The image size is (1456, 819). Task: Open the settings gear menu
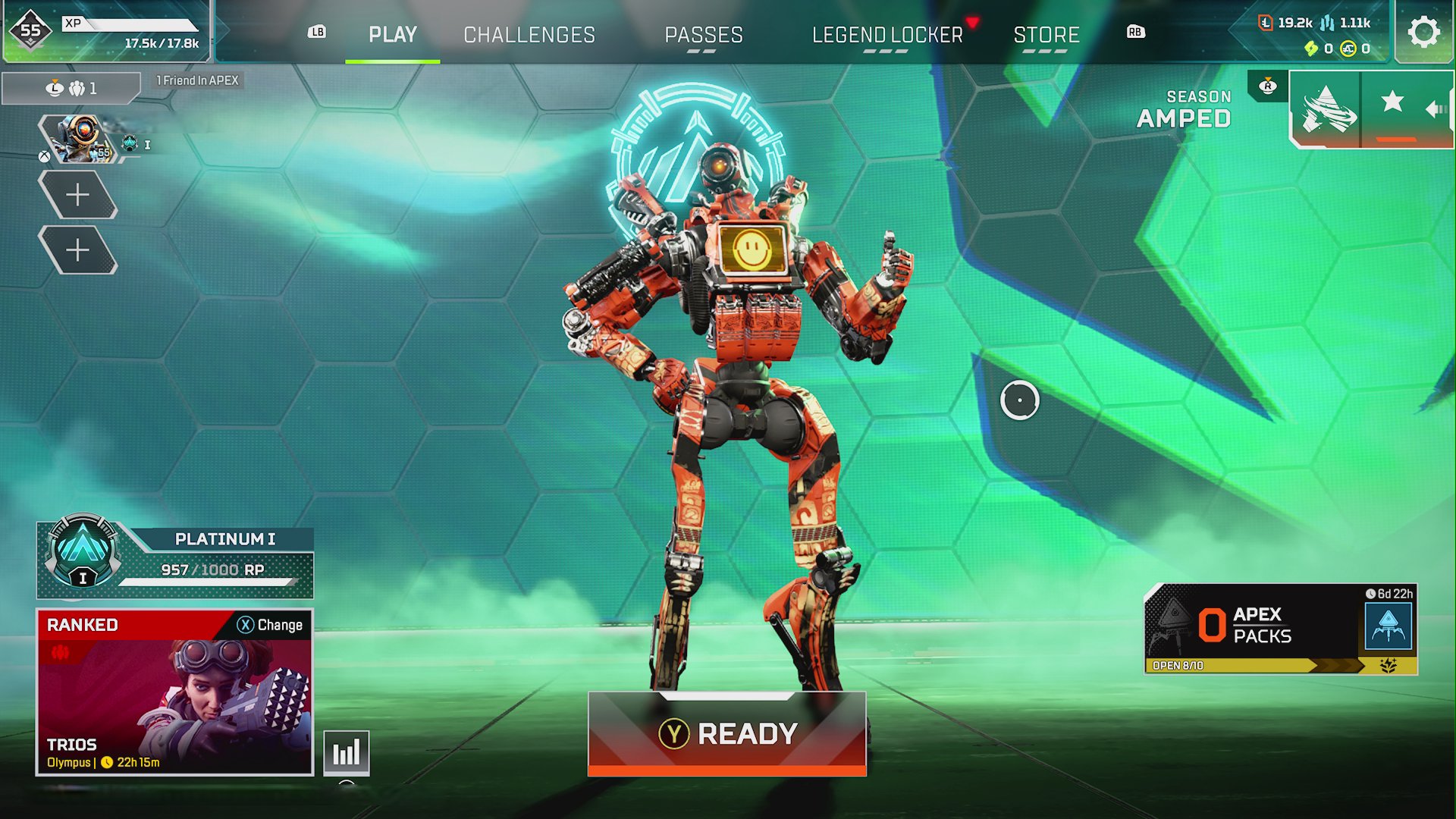[x=1423, y=33]
